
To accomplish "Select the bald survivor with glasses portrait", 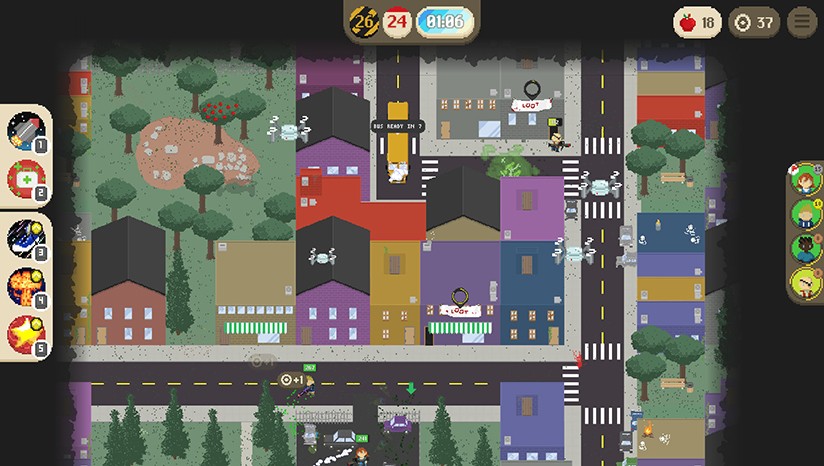I will click(x=805, y=282).
